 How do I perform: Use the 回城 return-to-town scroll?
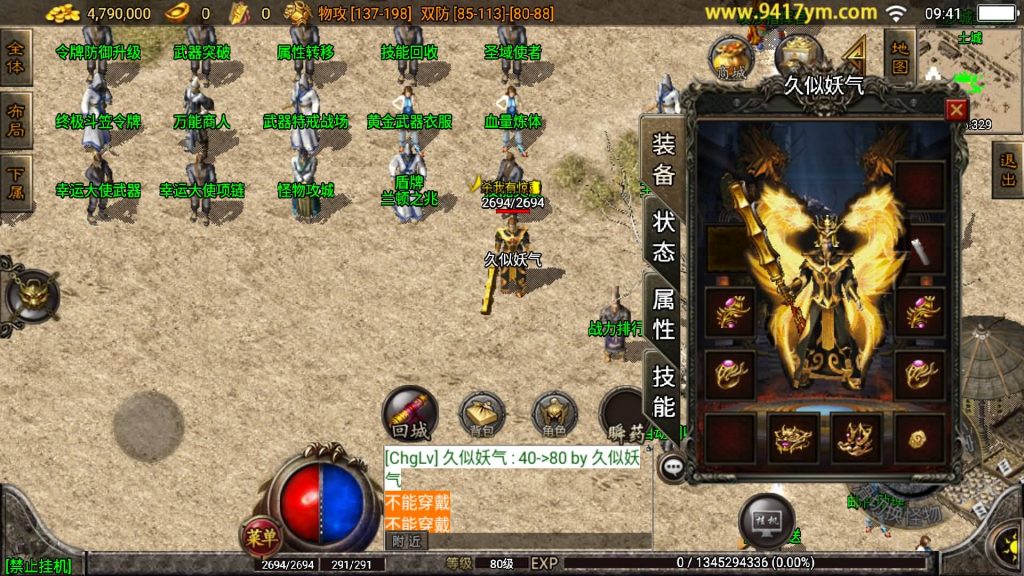pyautogui.click(x=410, y=415)
